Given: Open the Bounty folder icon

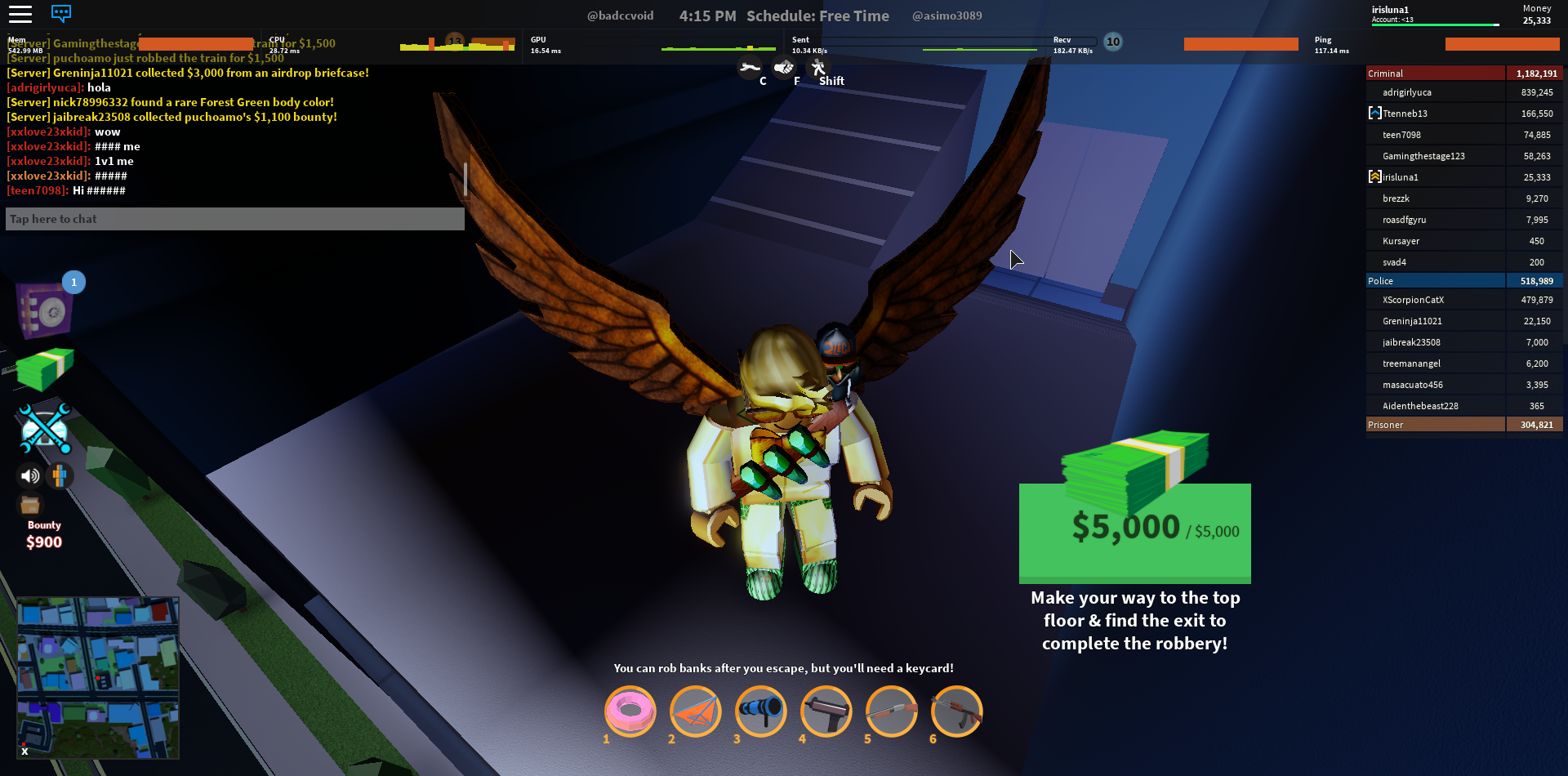Looking at the screenshot, I should tap(30, 505).
